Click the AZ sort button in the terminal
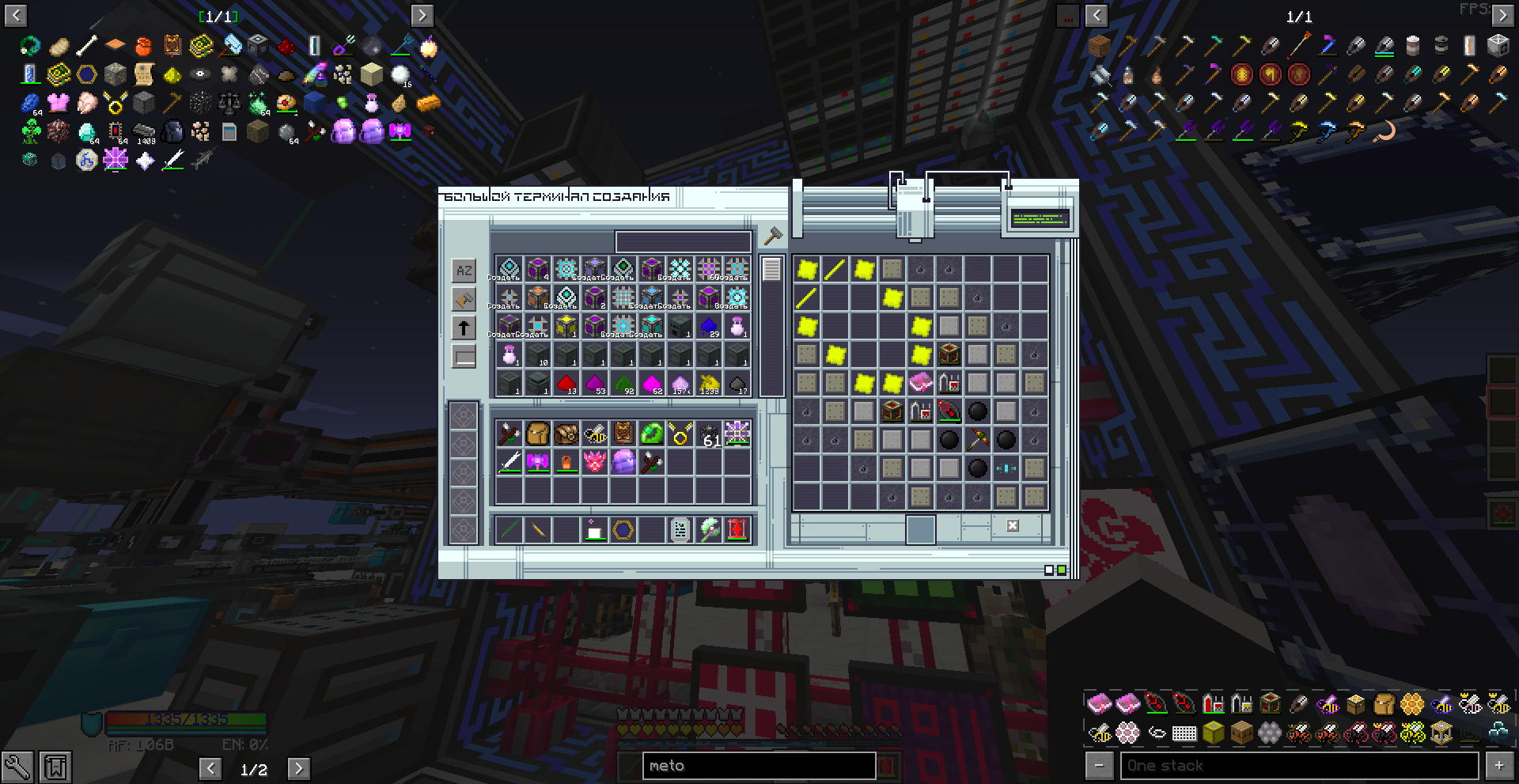 tap(464, 271)
